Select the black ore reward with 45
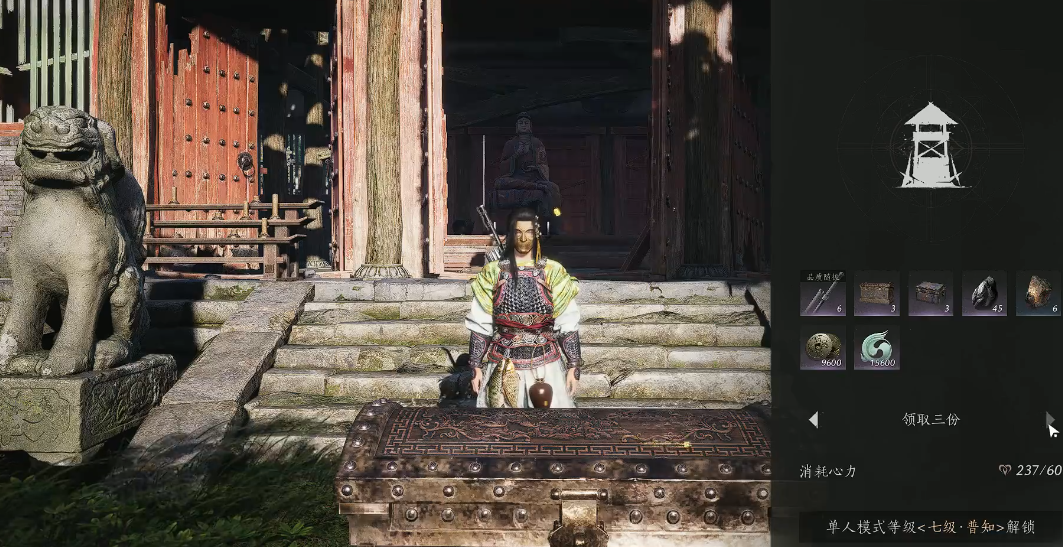This screenshot has height=547, width=1063. pos(984,293)
